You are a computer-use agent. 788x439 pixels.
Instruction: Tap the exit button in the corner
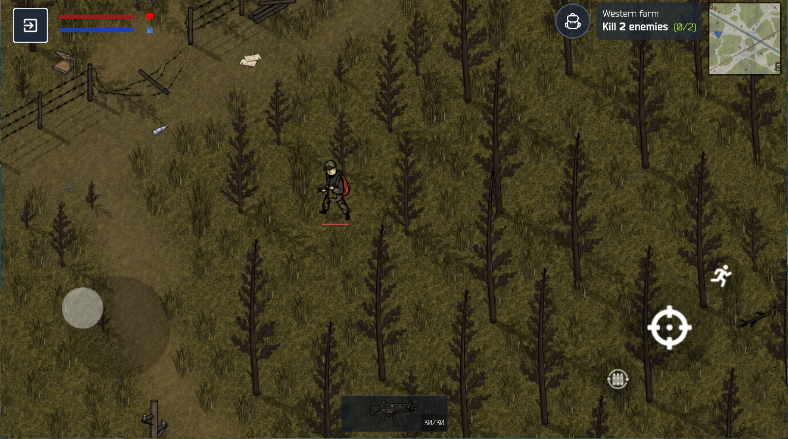30,25
